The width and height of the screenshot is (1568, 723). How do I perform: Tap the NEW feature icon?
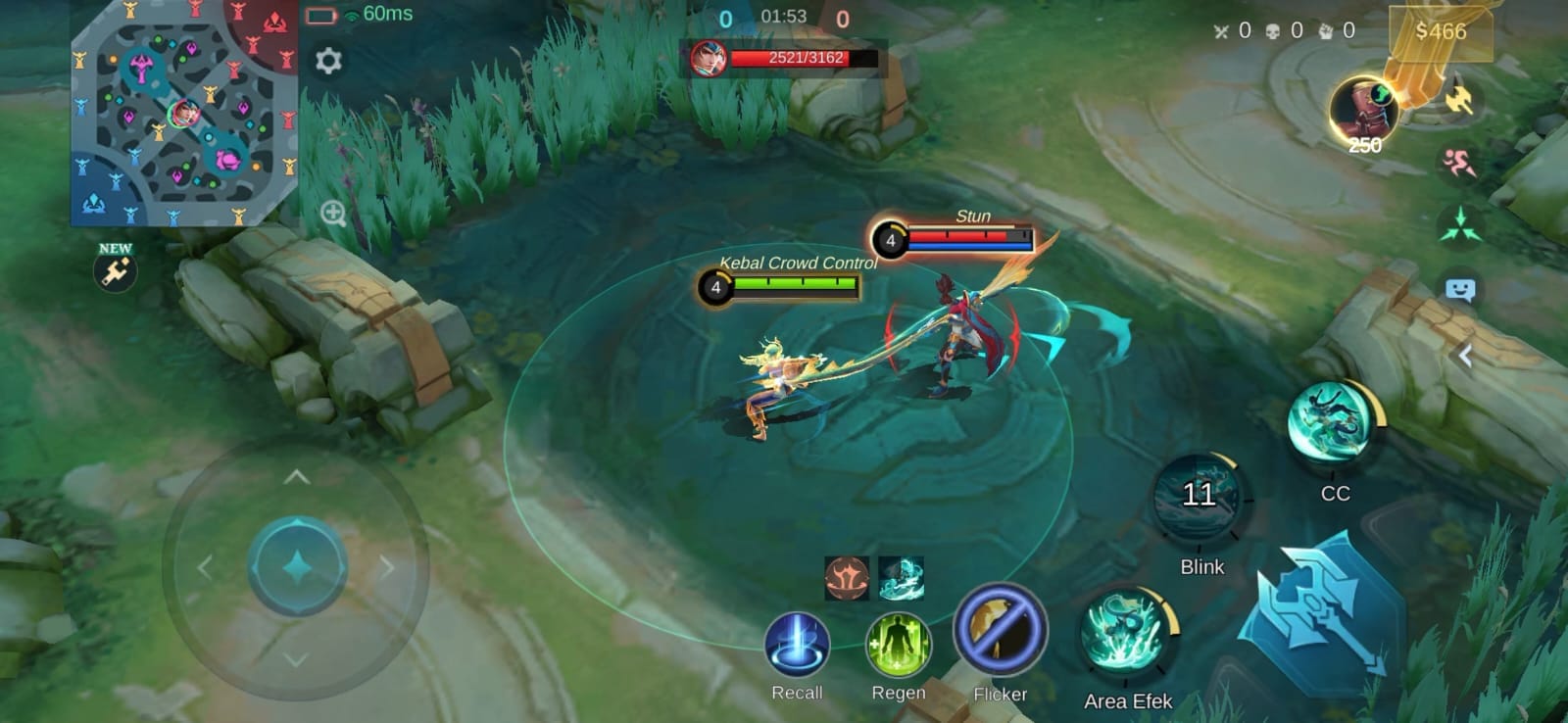pyautogui.click(x=116, y=270)
